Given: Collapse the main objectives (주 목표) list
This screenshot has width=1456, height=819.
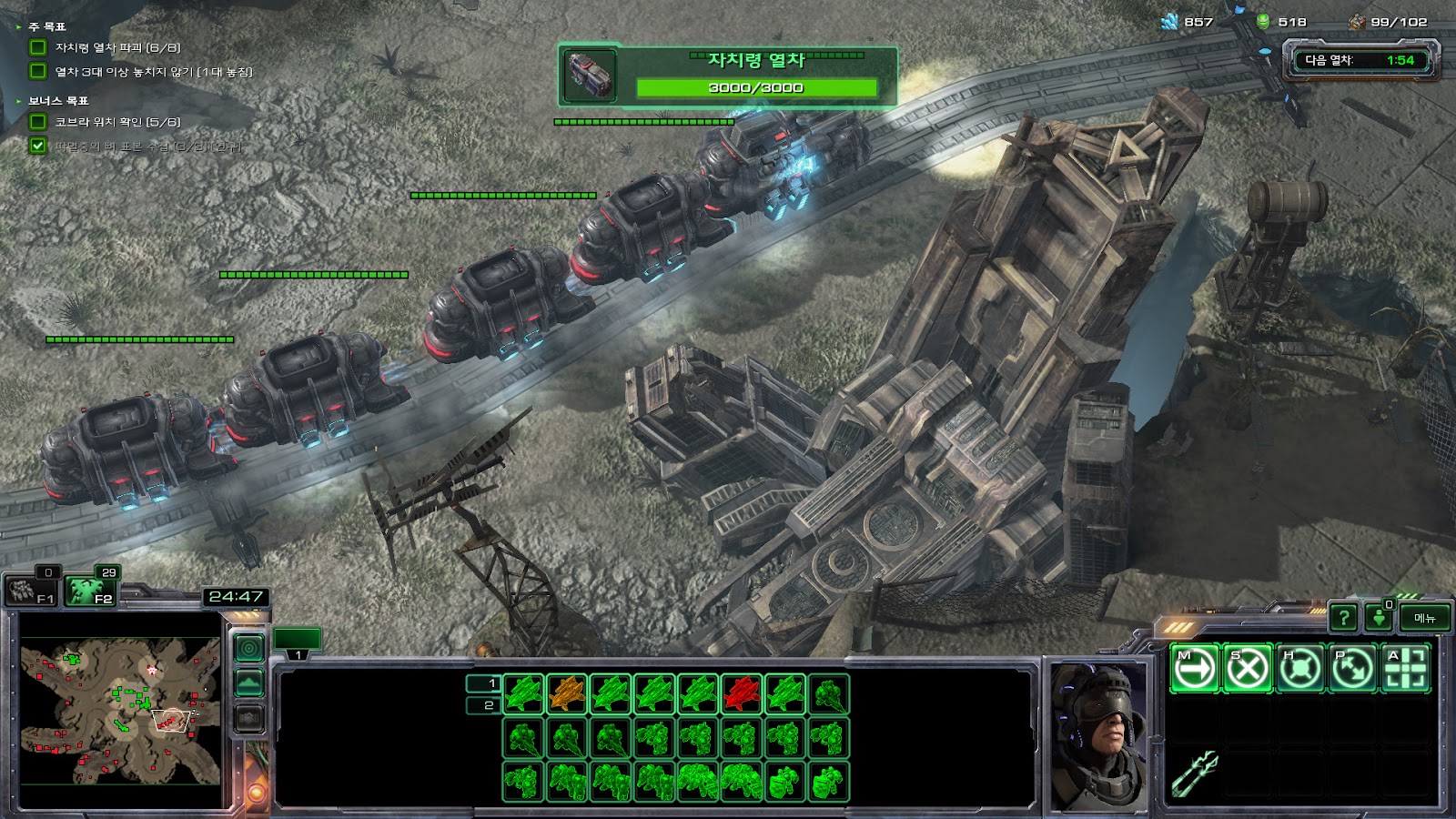Looking at the screenshot, I should [19, 27].
